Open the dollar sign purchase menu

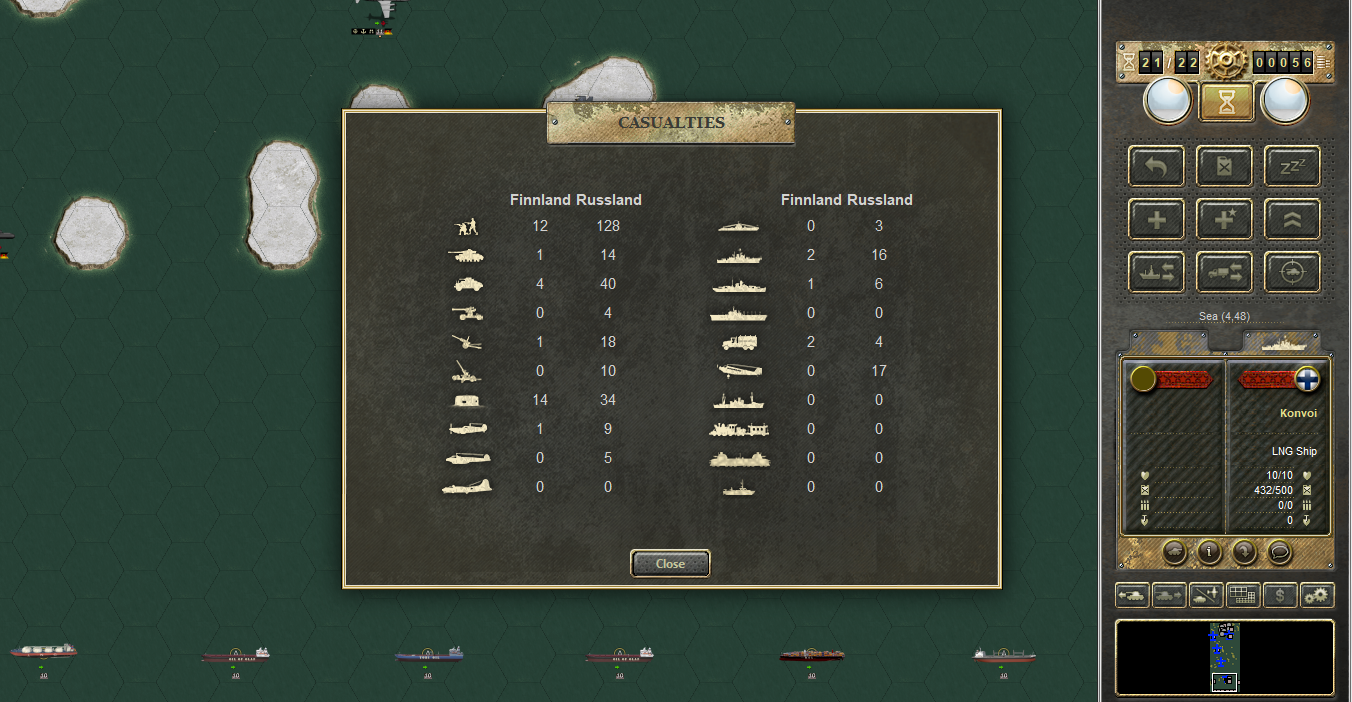tap(1280, 595)
